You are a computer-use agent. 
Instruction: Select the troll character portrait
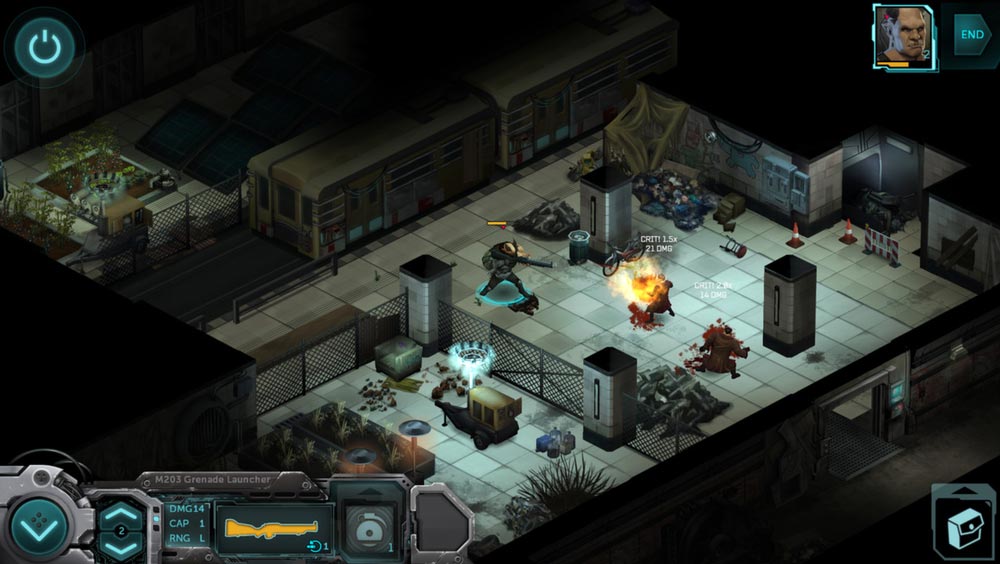click(x=903, y=38)
